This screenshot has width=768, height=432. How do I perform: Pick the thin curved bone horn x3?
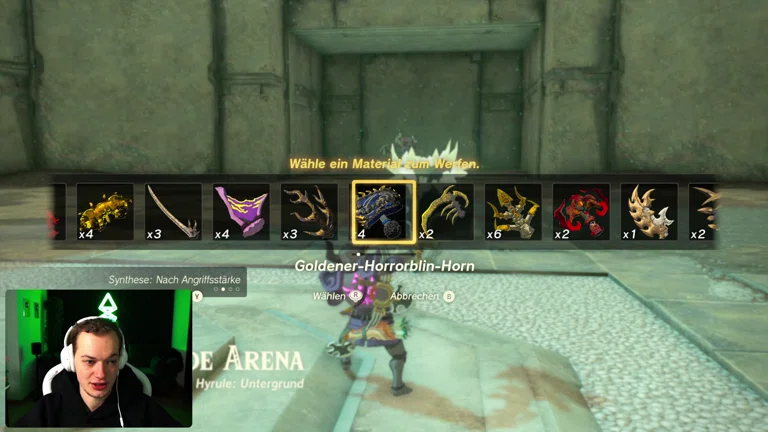[173, 211]
